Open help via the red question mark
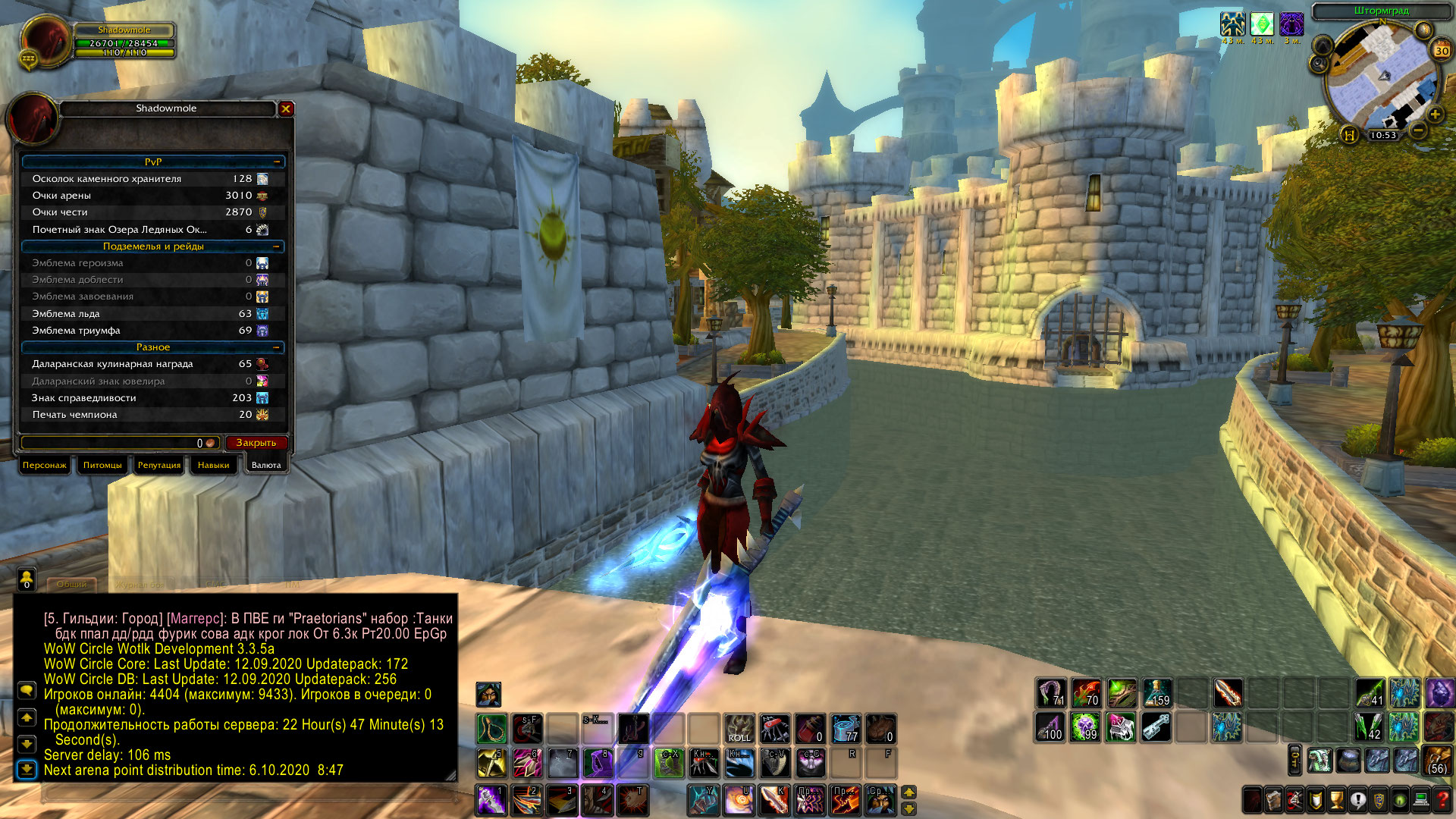The width and height of the screenshot is (1456, 819). pos(1443,799)
